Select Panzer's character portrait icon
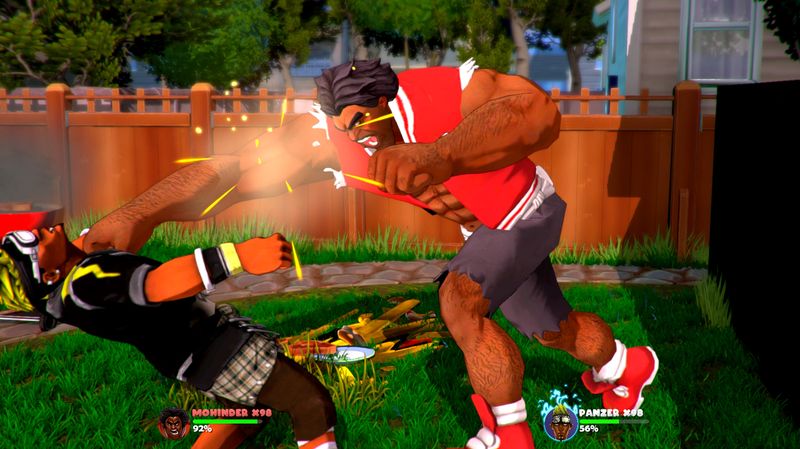The image size is (800, 449). pos(560,422)
